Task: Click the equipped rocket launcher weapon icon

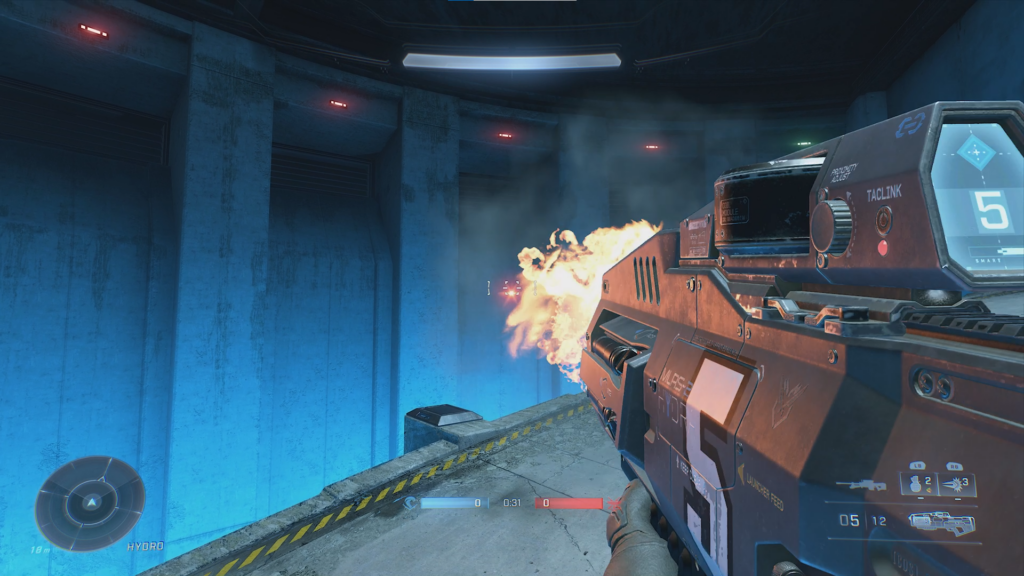Action: 942,522
